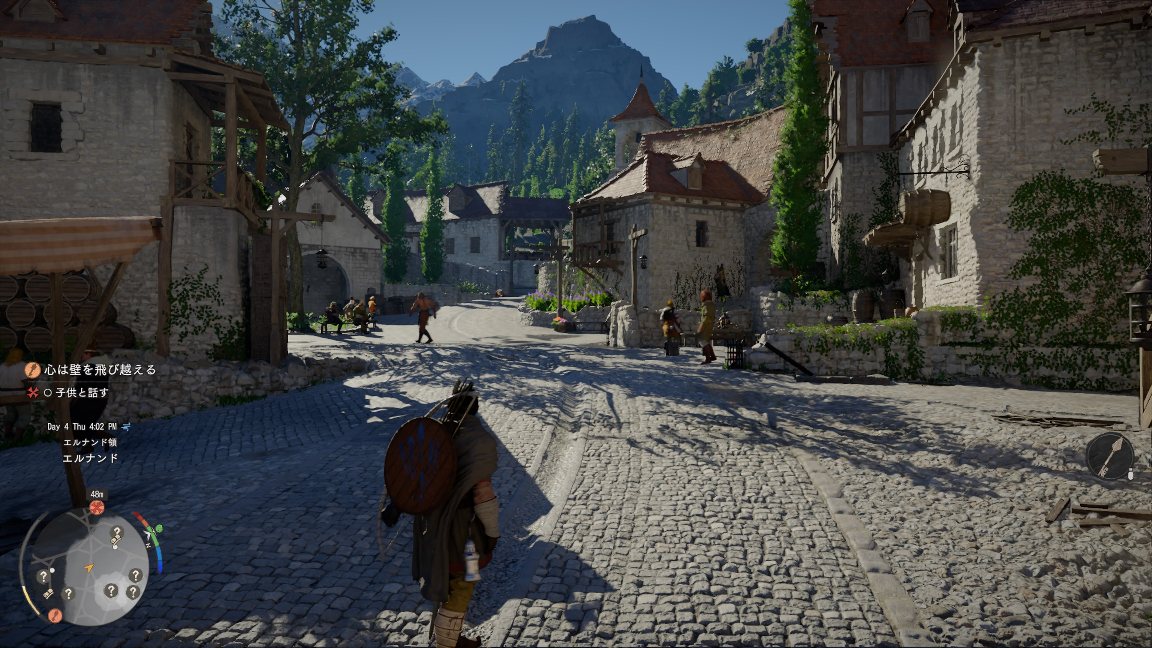Select the arrow ammo icon

coord(1110,456)
